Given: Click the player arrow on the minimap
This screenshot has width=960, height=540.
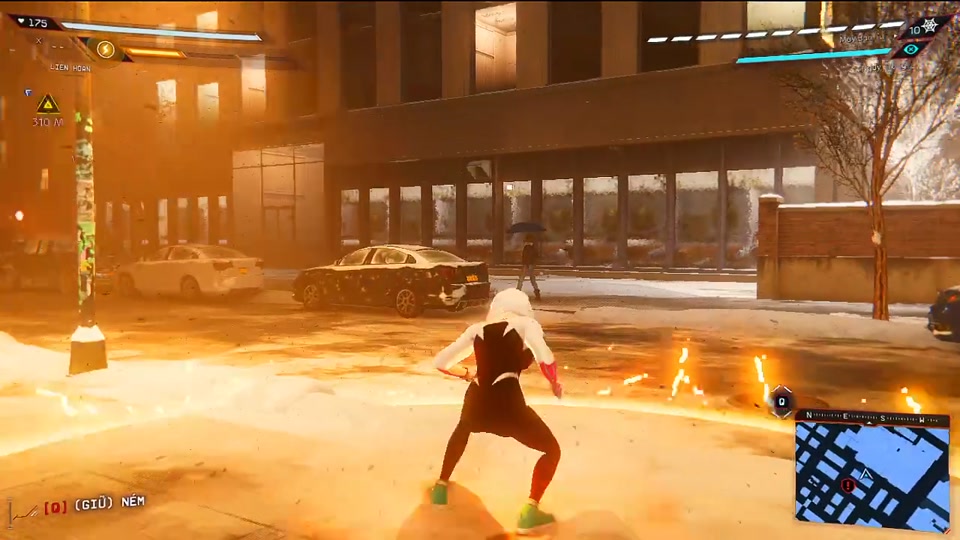Looking at the screenshot, I should (x=866, y=472).
